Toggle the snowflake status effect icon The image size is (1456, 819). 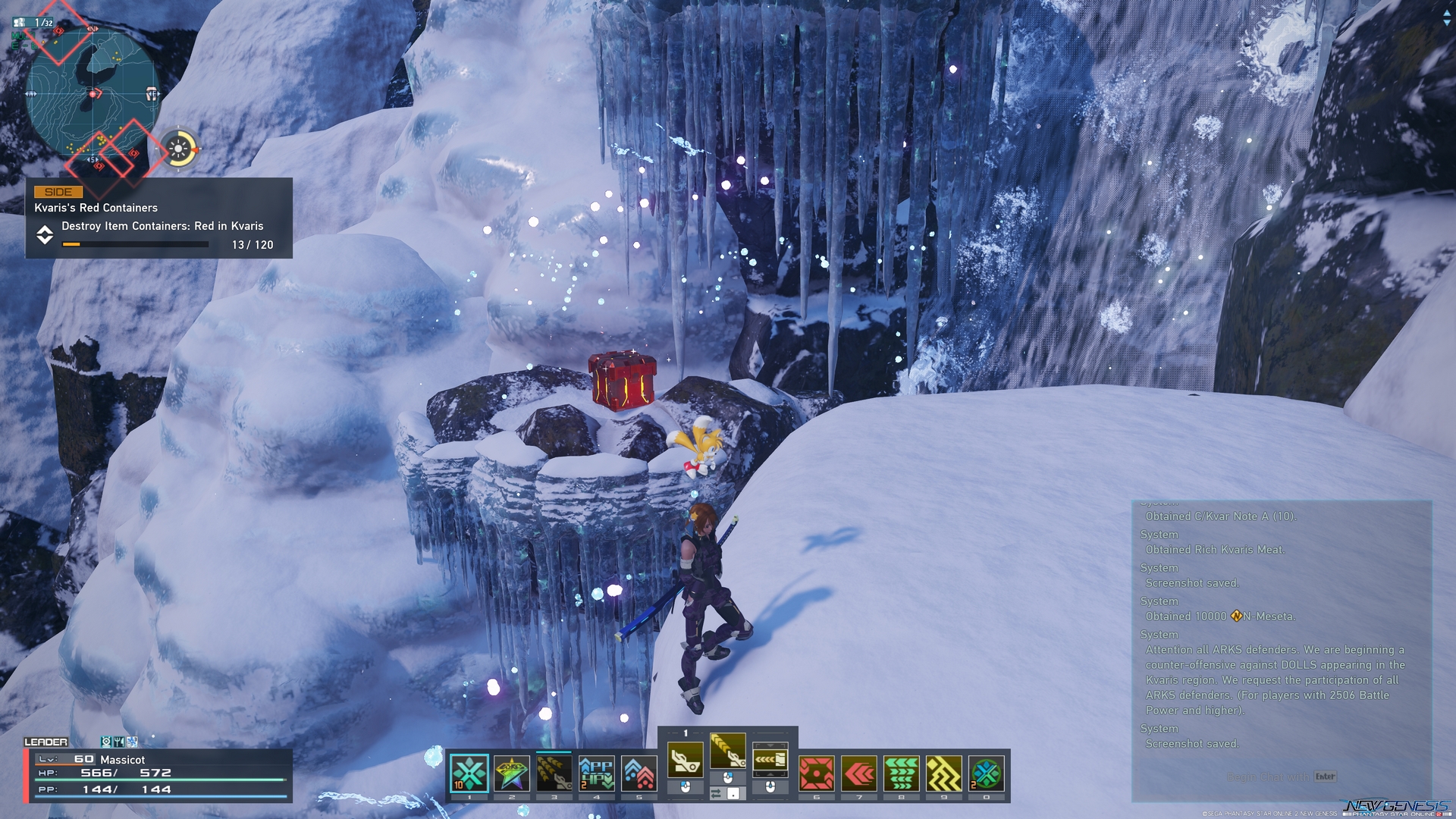click(x=130, y=742)
